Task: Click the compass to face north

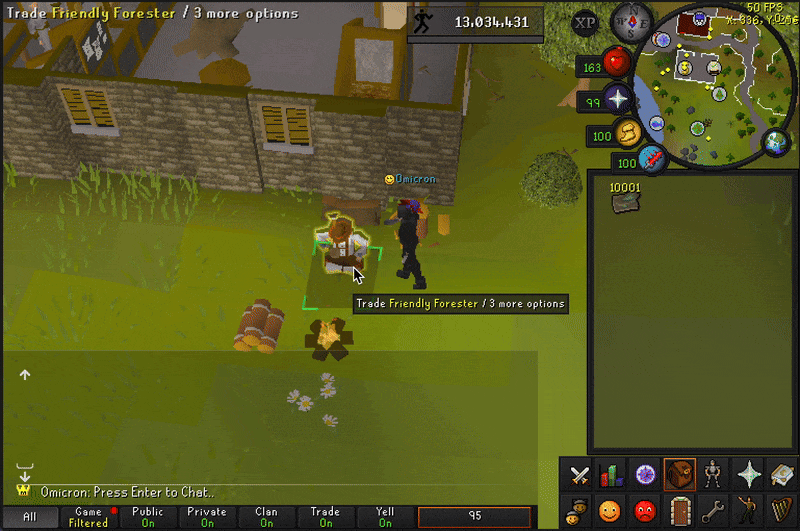Action: click(x=627, y=20)
